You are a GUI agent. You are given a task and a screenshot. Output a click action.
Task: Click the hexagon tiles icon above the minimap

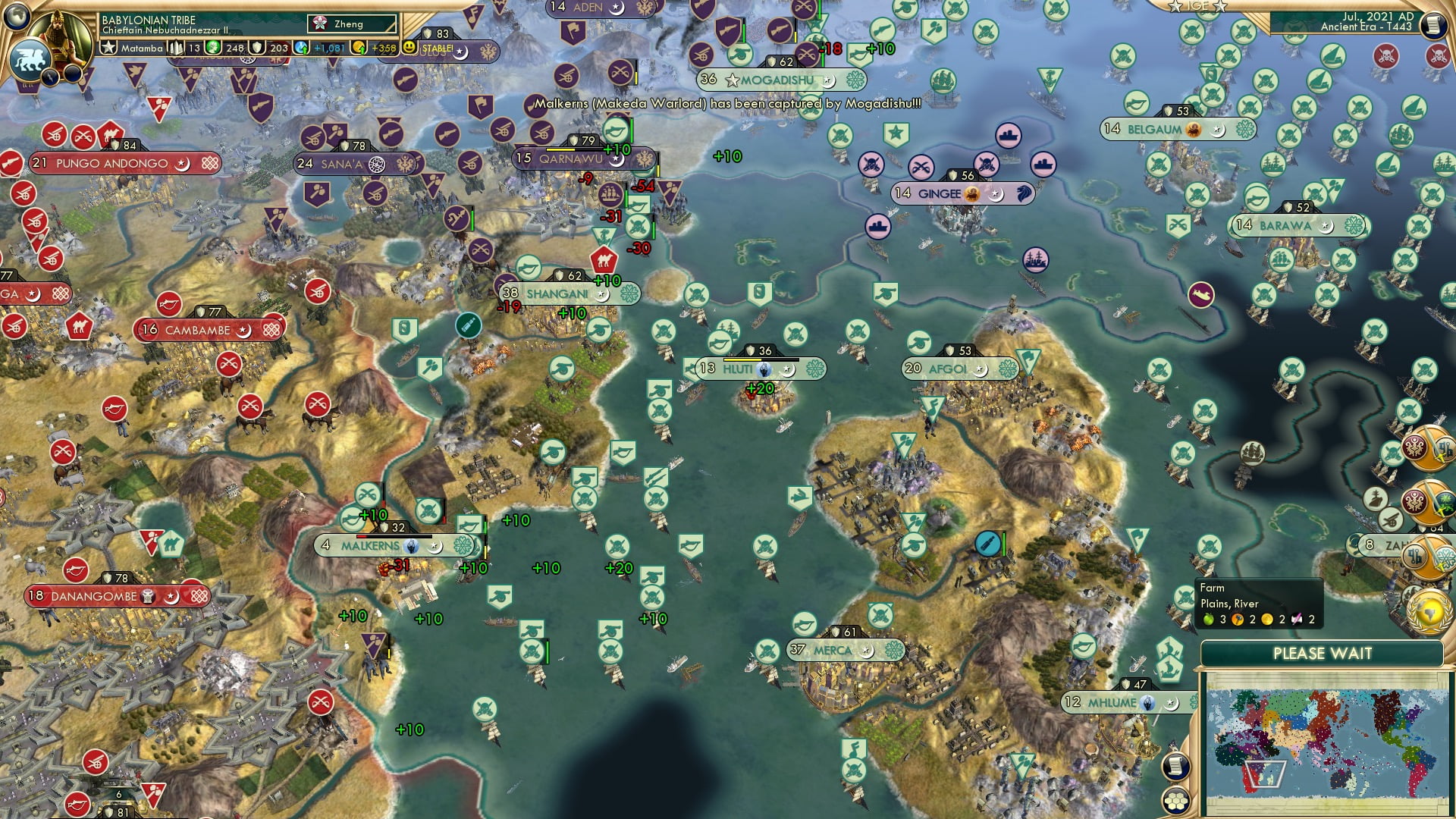pyautogui.click(x=1177, y=802)
